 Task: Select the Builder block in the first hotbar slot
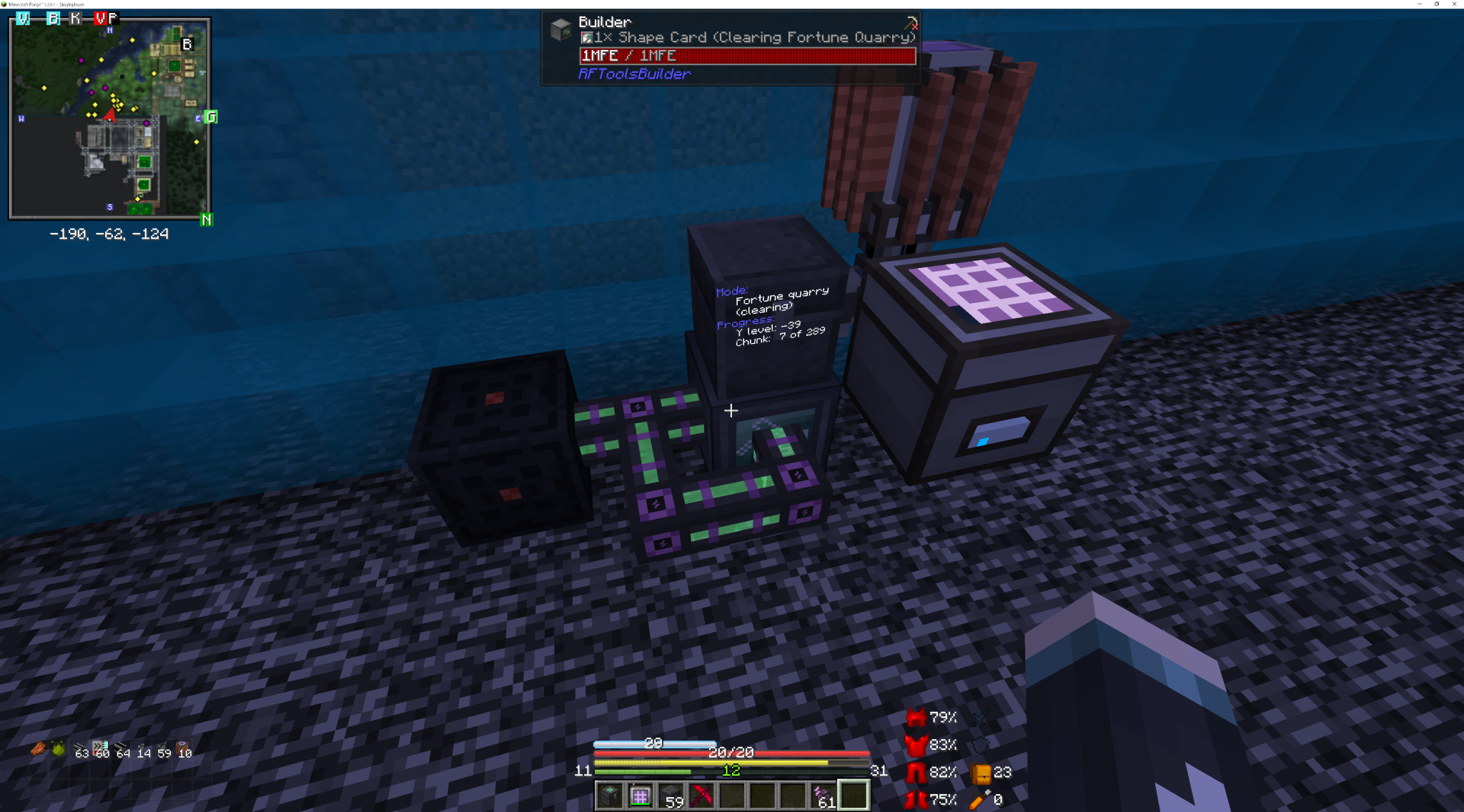(608, 795)
